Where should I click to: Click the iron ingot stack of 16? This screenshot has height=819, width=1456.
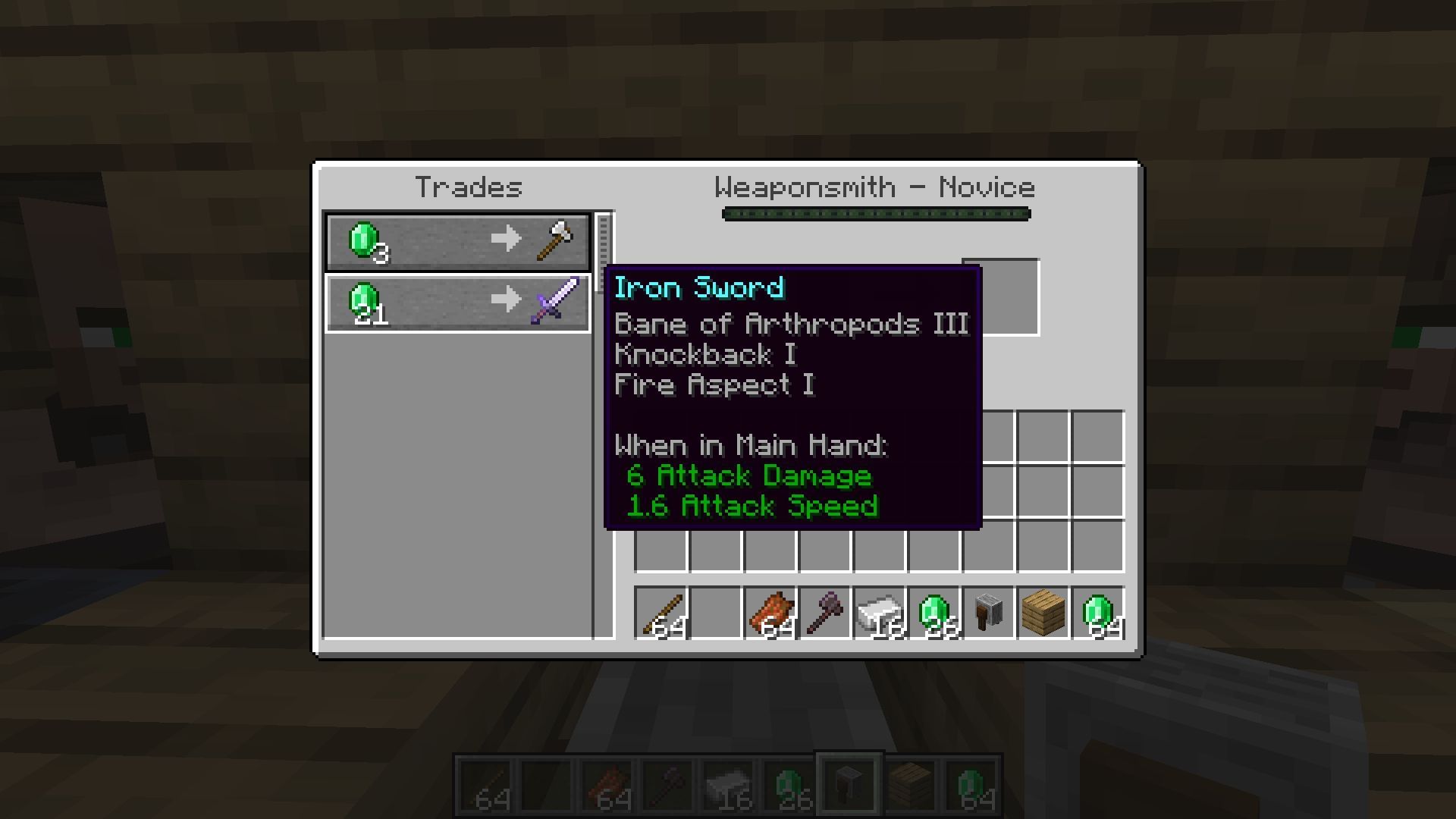point(880,613)
